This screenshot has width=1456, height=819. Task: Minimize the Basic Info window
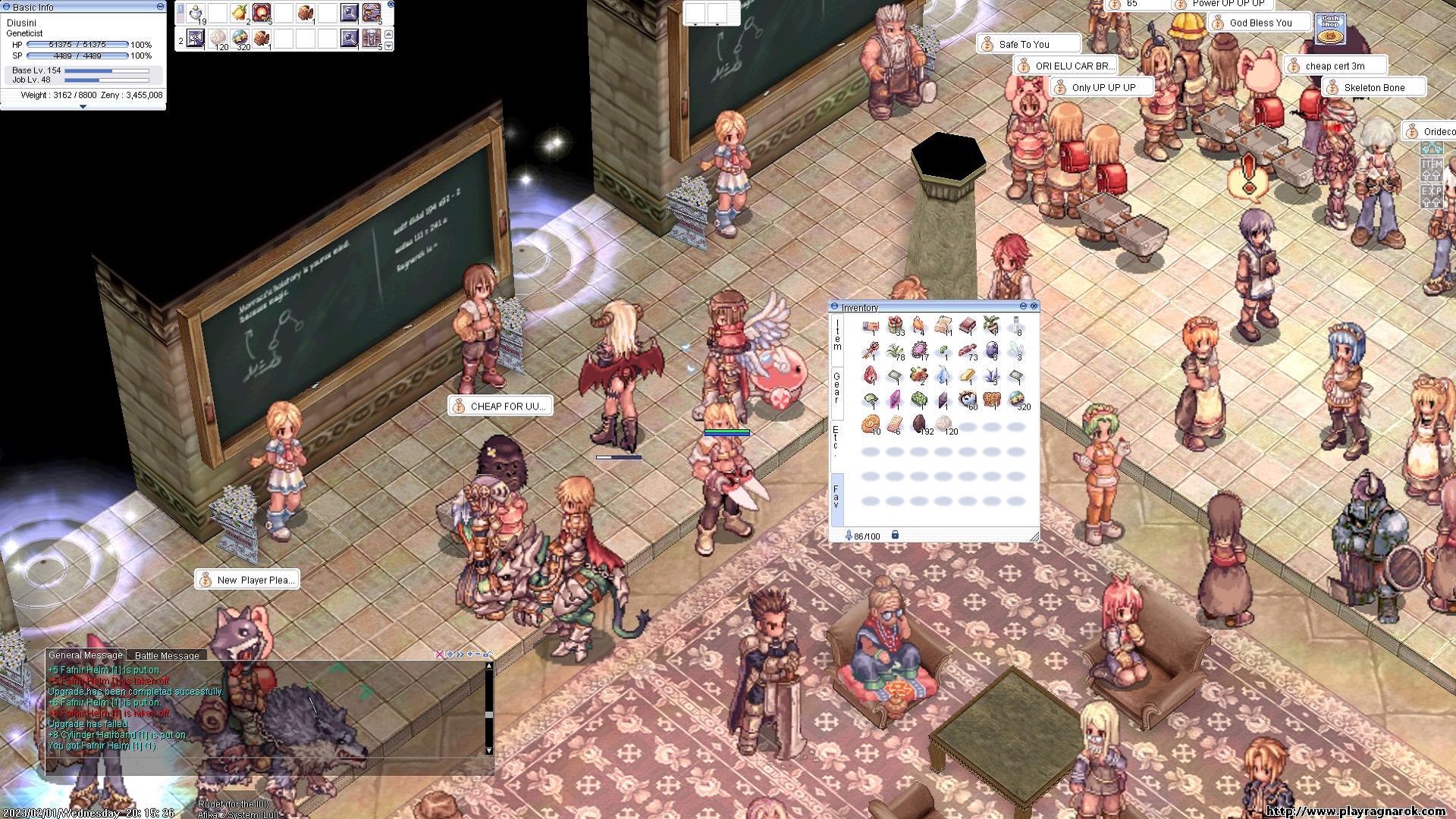[160, 6]
